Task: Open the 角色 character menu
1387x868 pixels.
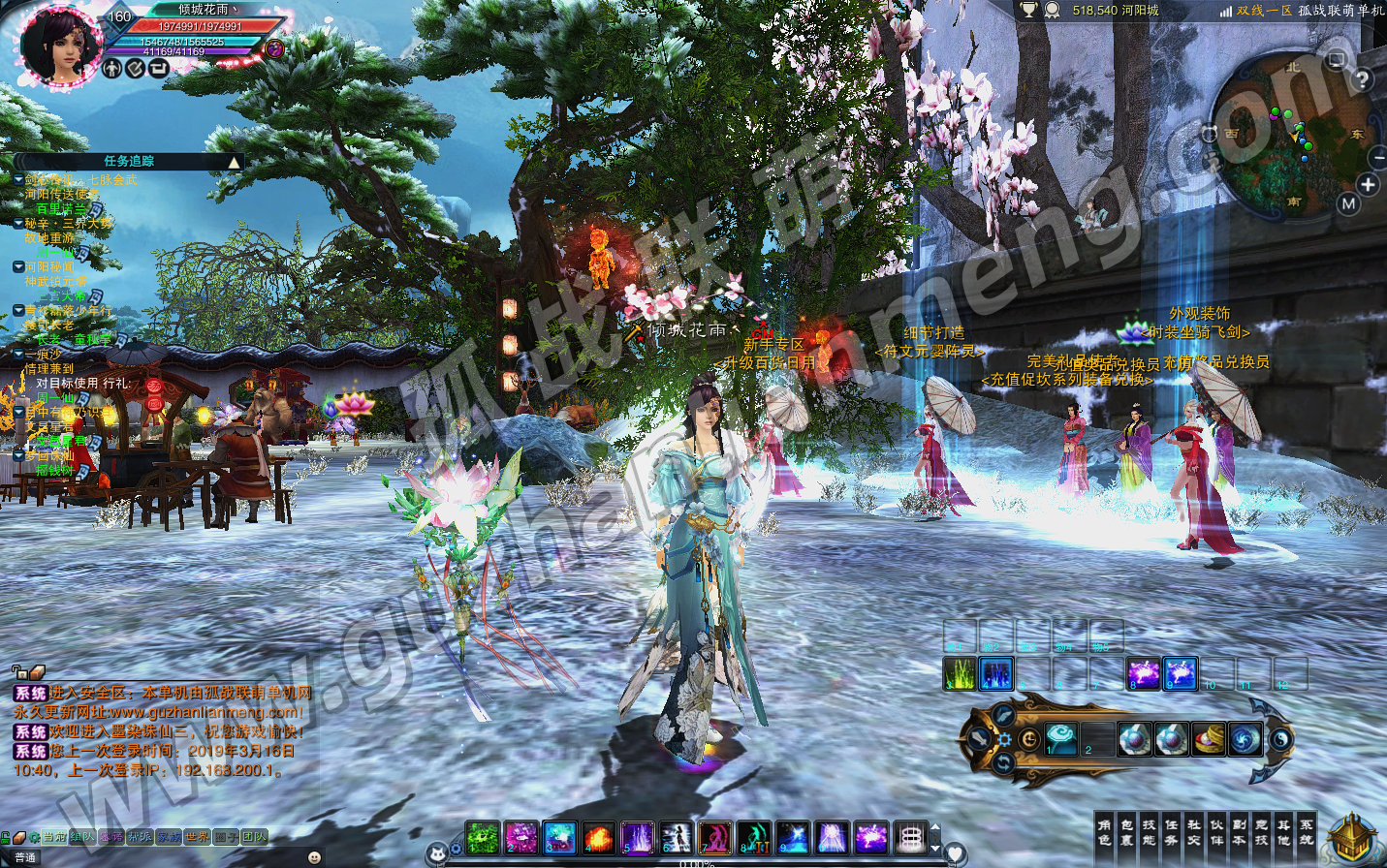Action: pos(1104,833)
